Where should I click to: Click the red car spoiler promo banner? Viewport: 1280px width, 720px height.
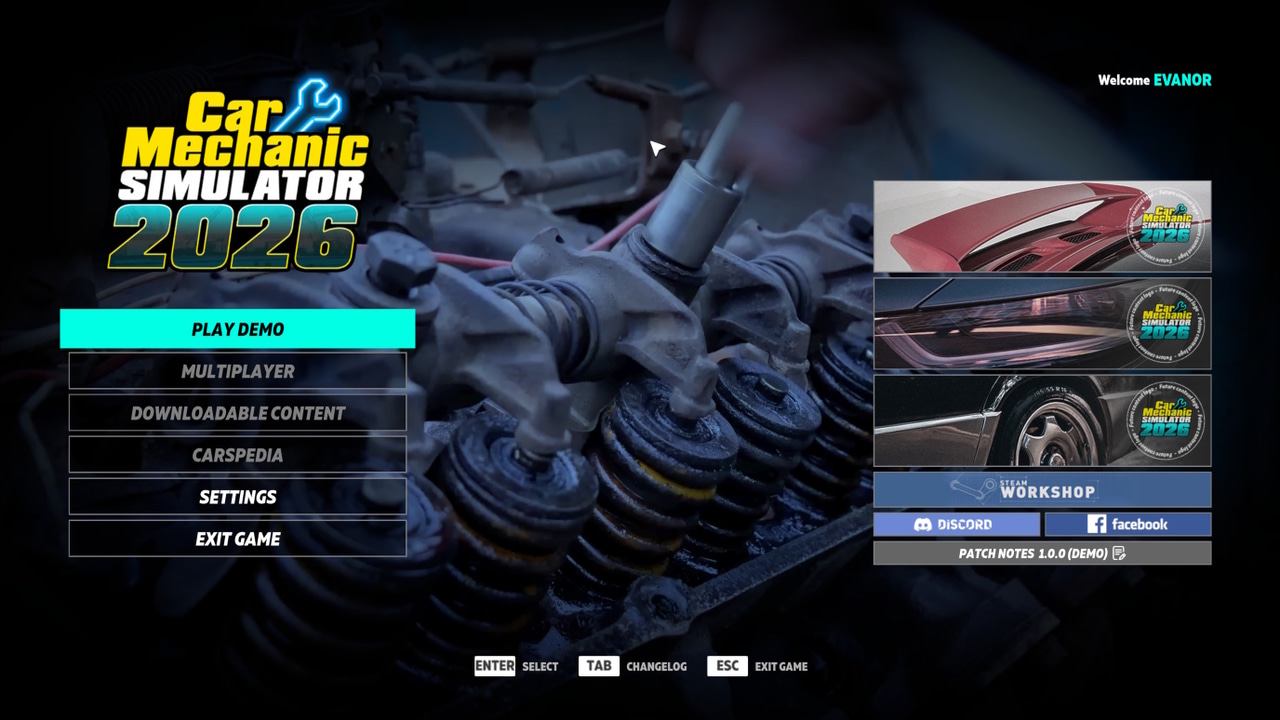click(1042, 227)
